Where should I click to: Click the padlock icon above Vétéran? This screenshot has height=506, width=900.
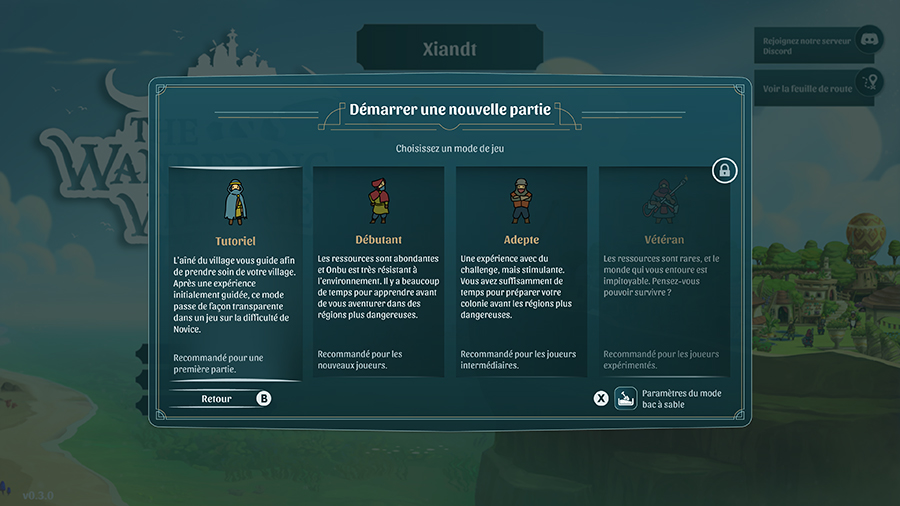click(725, 171)
